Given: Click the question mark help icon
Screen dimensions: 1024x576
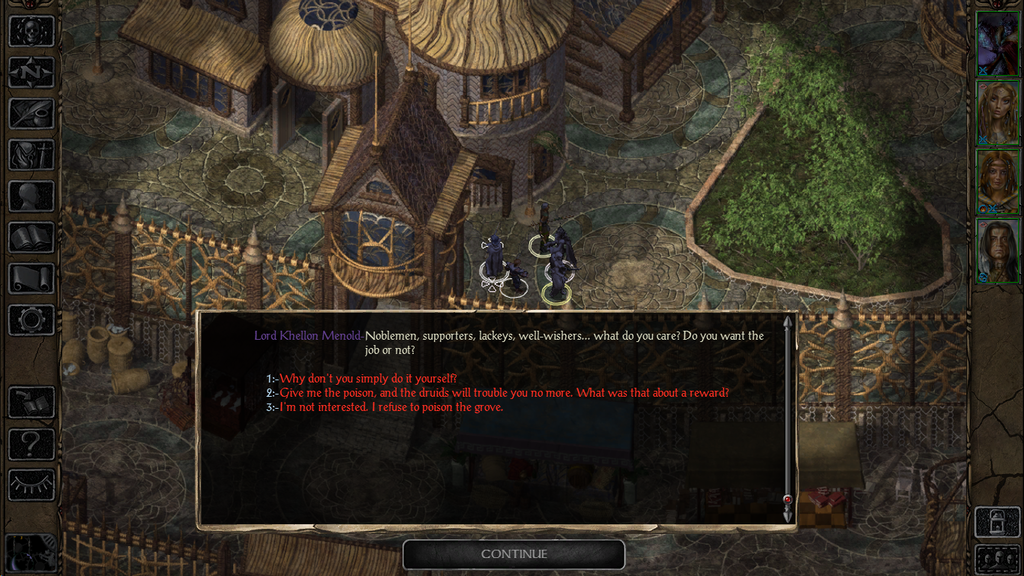Looking at the screenshot, I should point(31,443).
